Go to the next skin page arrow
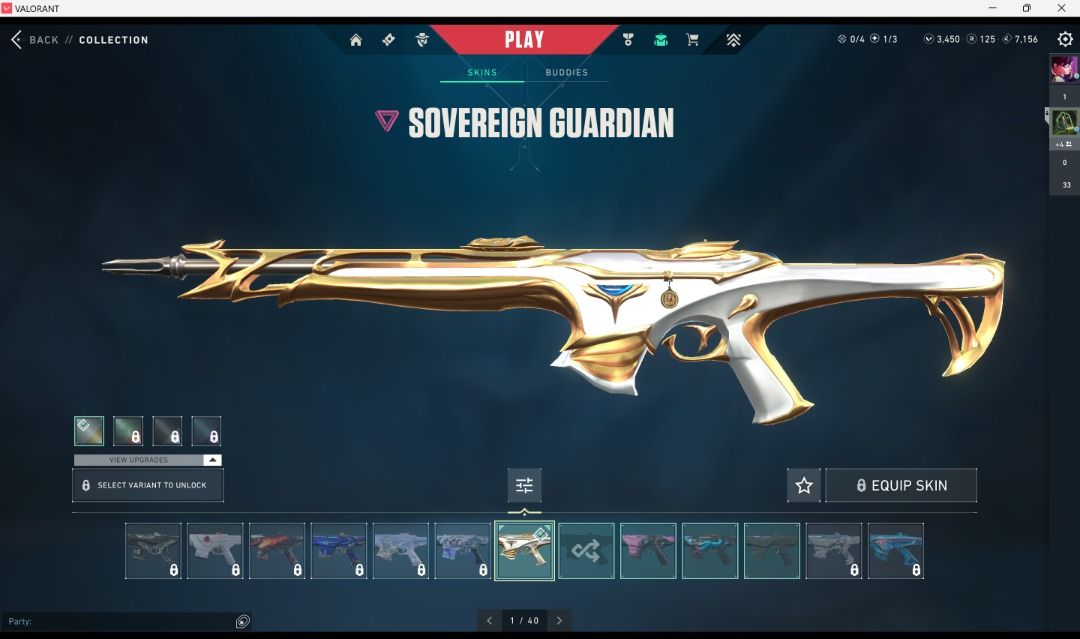Screen dimensions: 1080x639 [560, 621]
